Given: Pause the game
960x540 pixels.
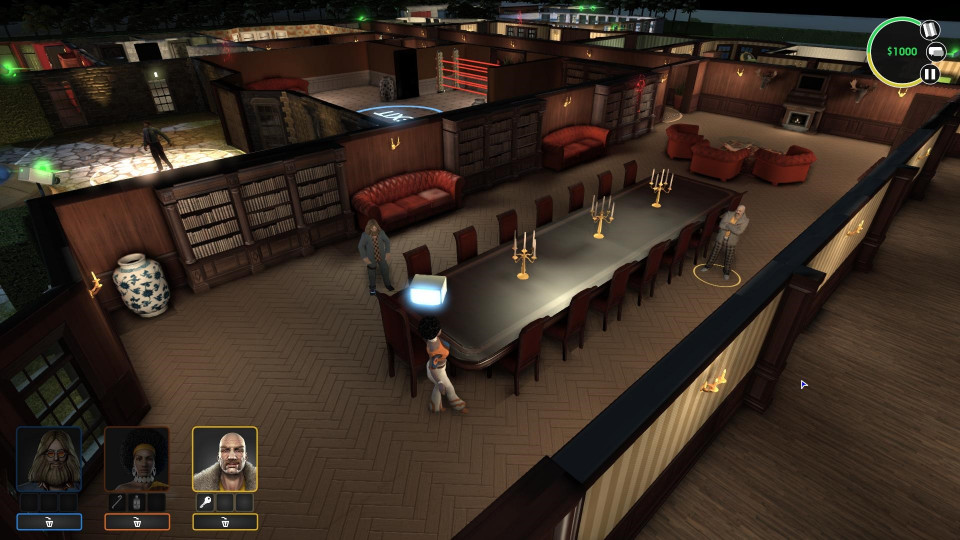Looking at the screenshot, I should pyautogui.click(x=930, y=73).
